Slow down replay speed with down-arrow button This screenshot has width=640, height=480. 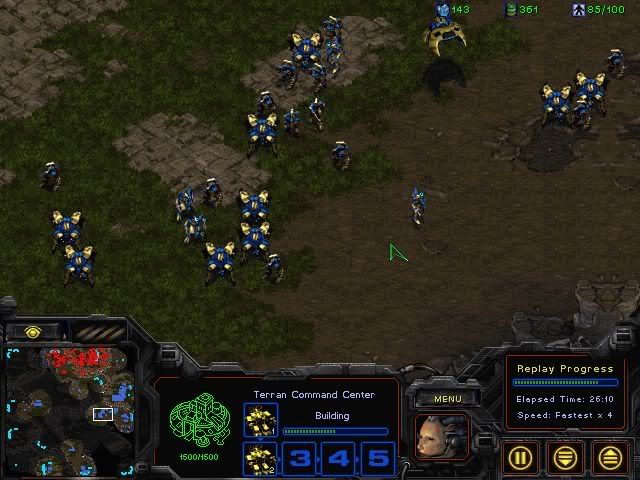567,457
